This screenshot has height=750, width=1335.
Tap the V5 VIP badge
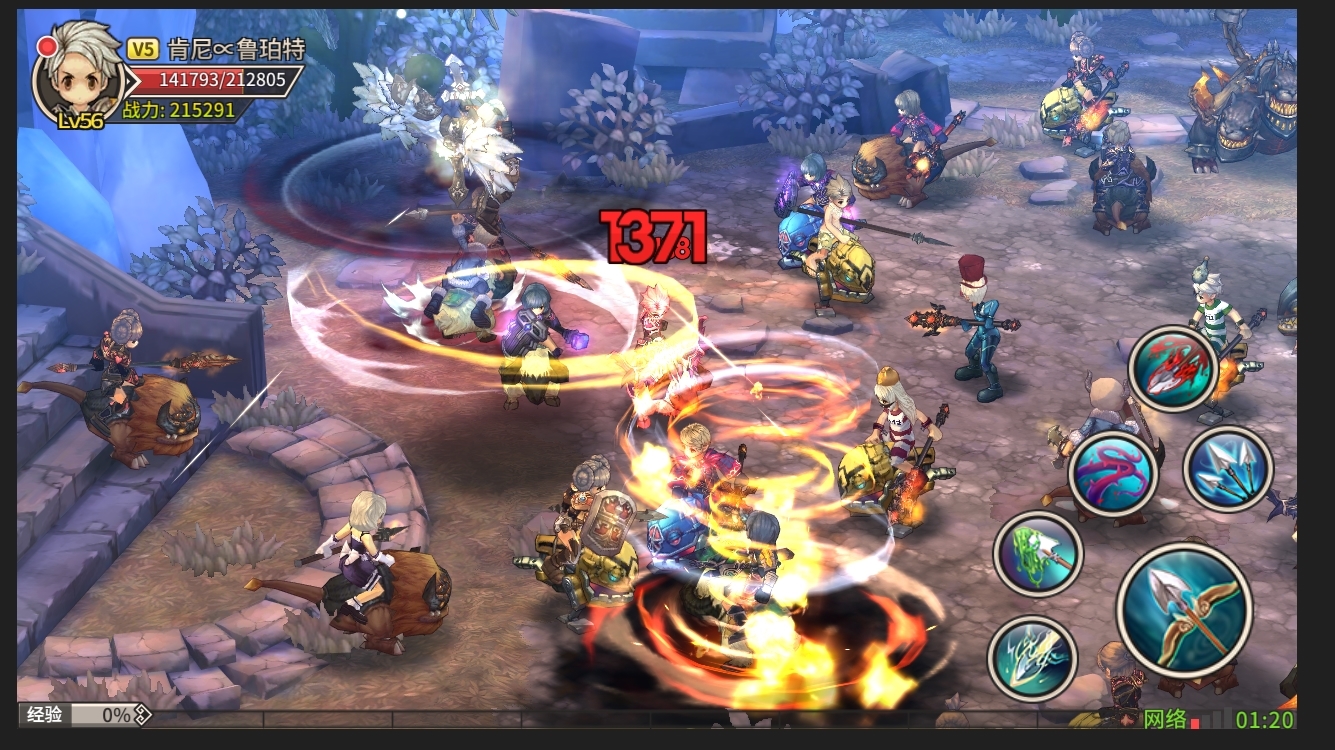[x=142, y=48]
